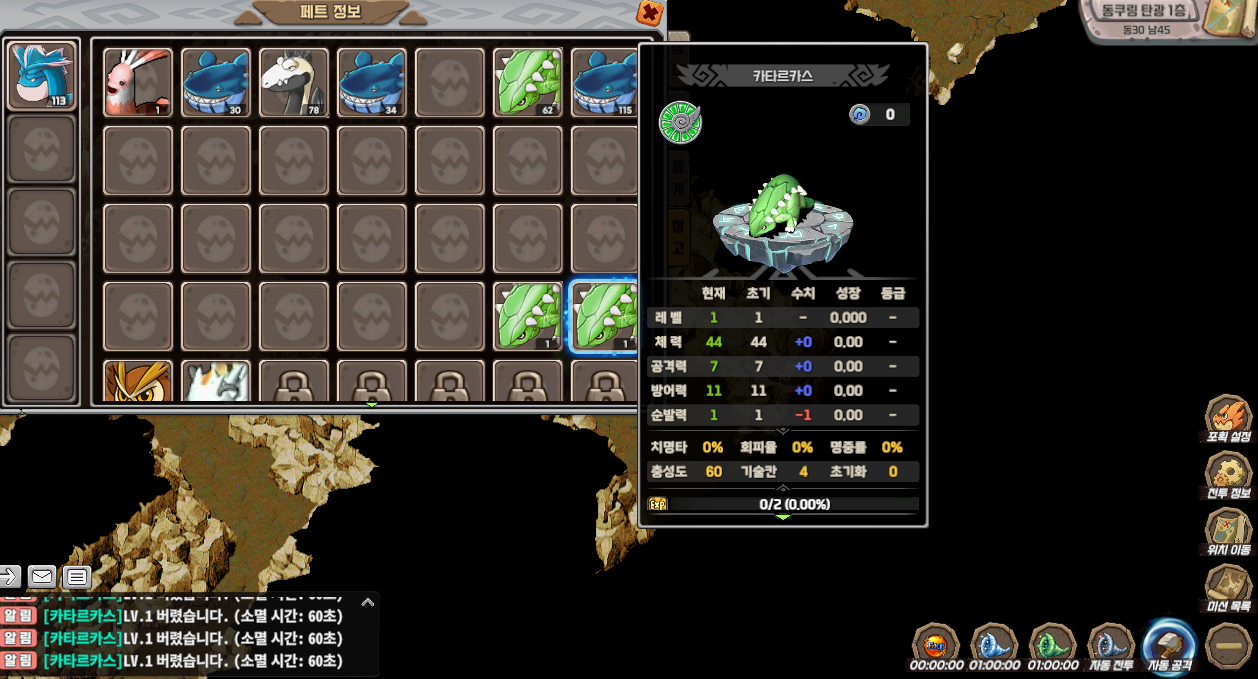Activate the Exp boost orb icon
Viewport: 1258px width, 679px height.
[936, 646]
